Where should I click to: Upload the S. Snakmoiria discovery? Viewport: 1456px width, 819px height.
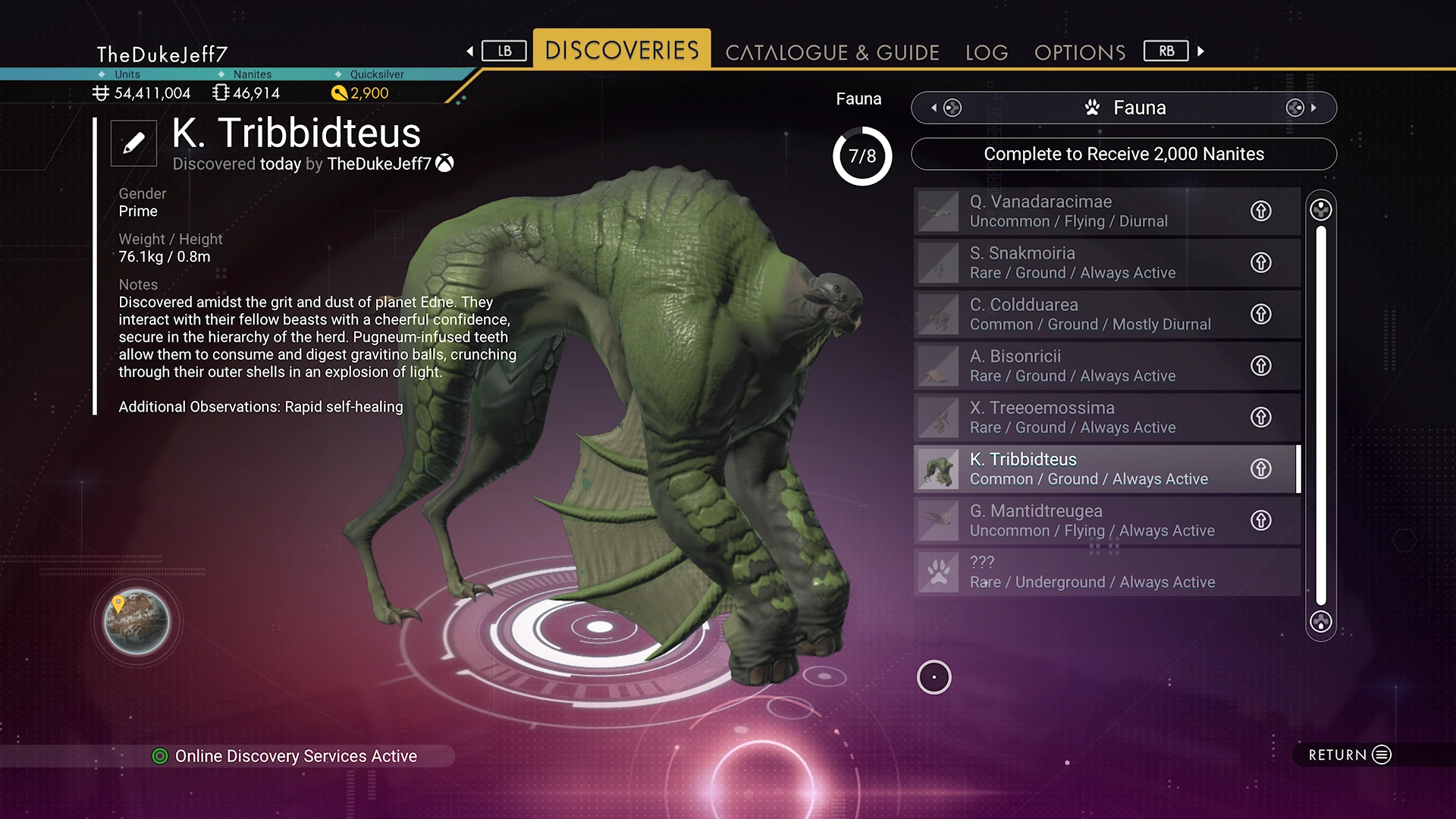[x=1260, y=262]
